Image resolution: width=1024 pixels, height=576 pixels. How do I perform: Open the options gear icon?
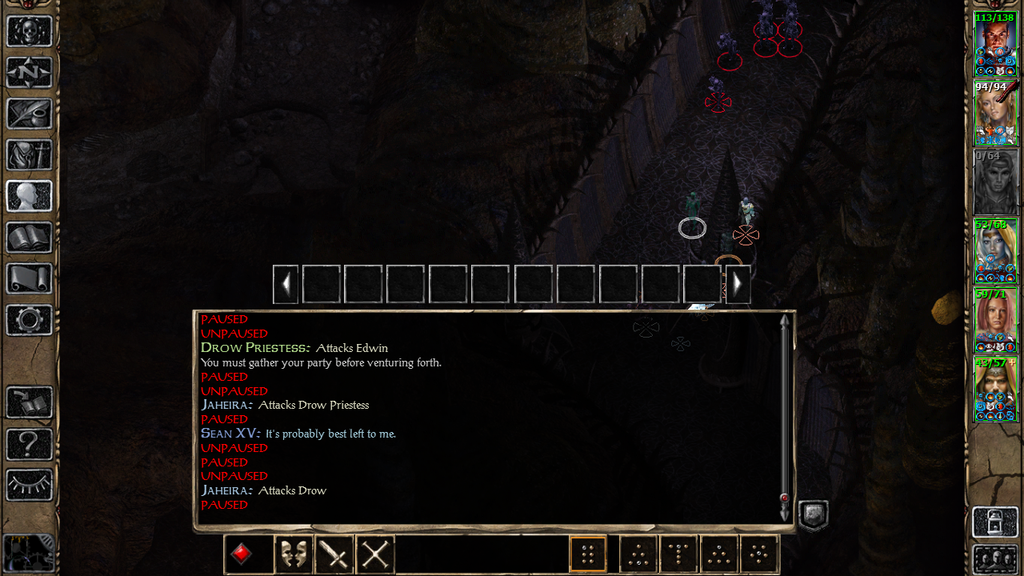click(x=29, y=320)
